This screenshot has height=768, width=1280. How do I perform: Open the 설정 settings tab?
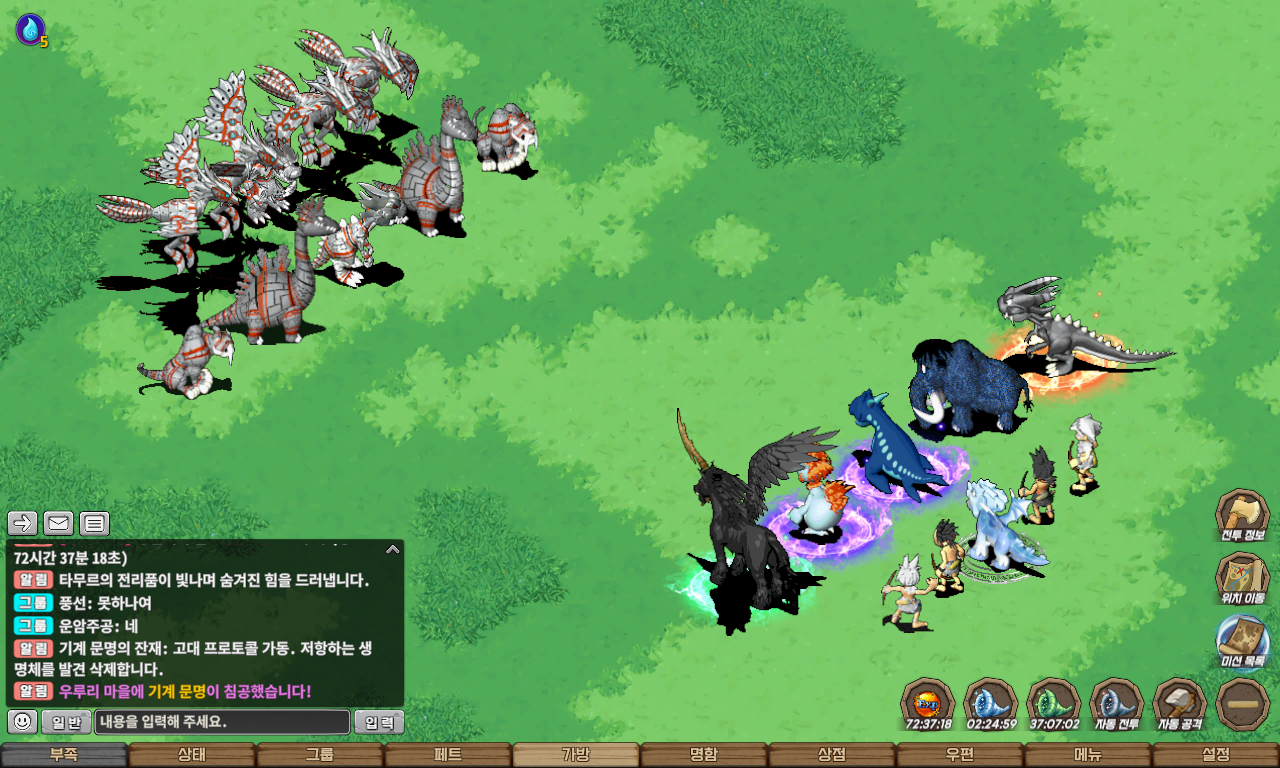[1216, 755]
